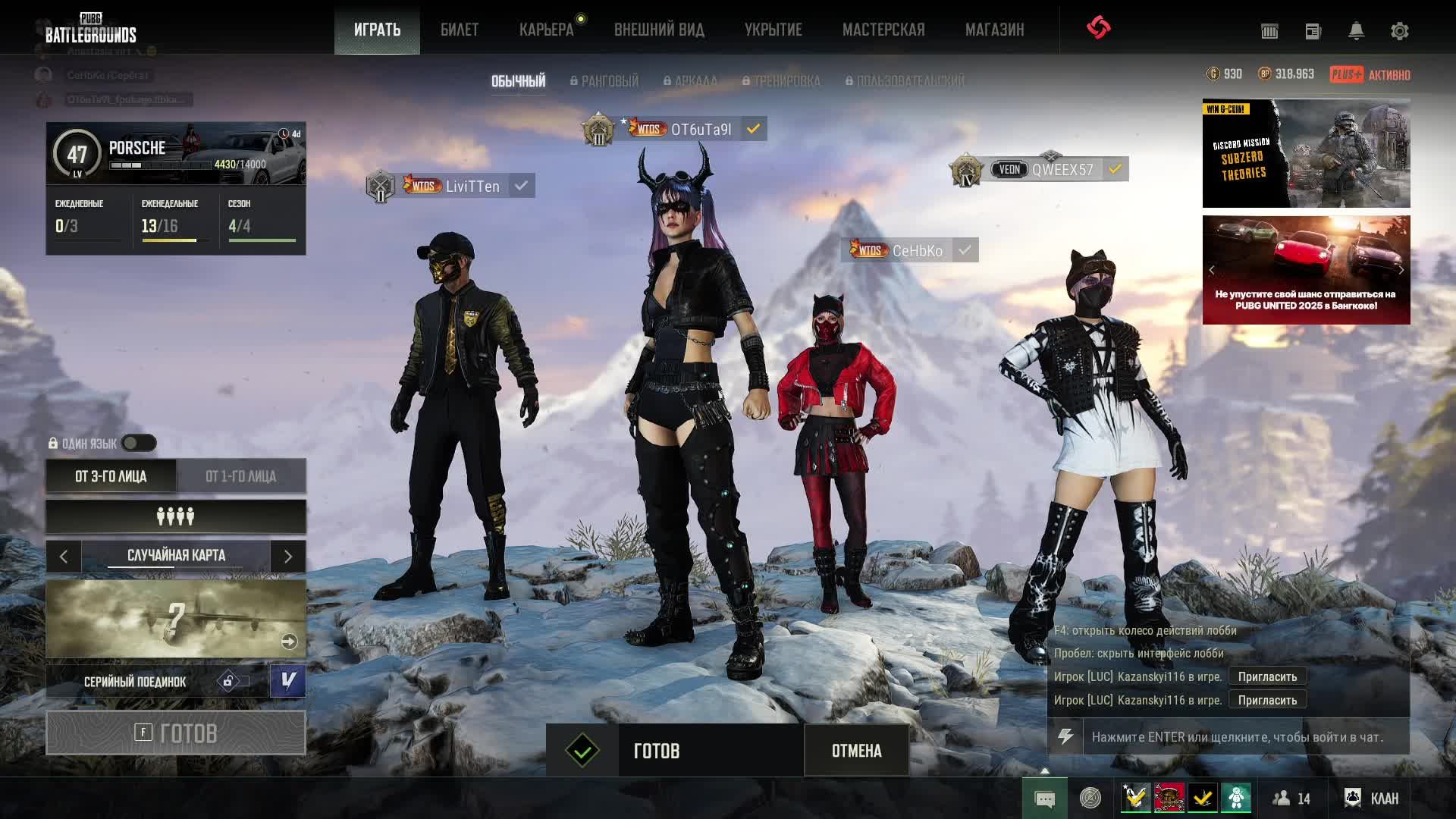The width and height of the screenshot is (1456, 819).
Task: Open the КЛАН panel
Action: click(1373, 798)
